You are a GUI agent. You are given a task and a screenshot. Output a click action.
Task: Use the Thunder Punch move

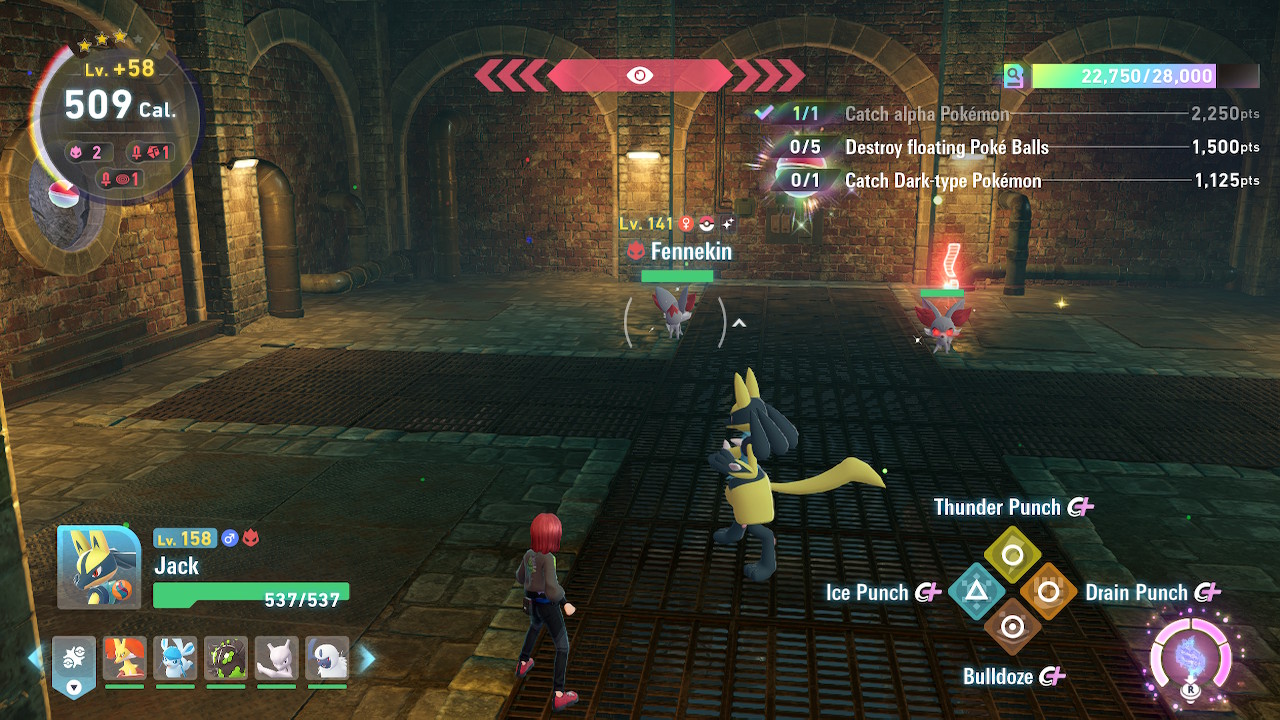[1012, 554]
